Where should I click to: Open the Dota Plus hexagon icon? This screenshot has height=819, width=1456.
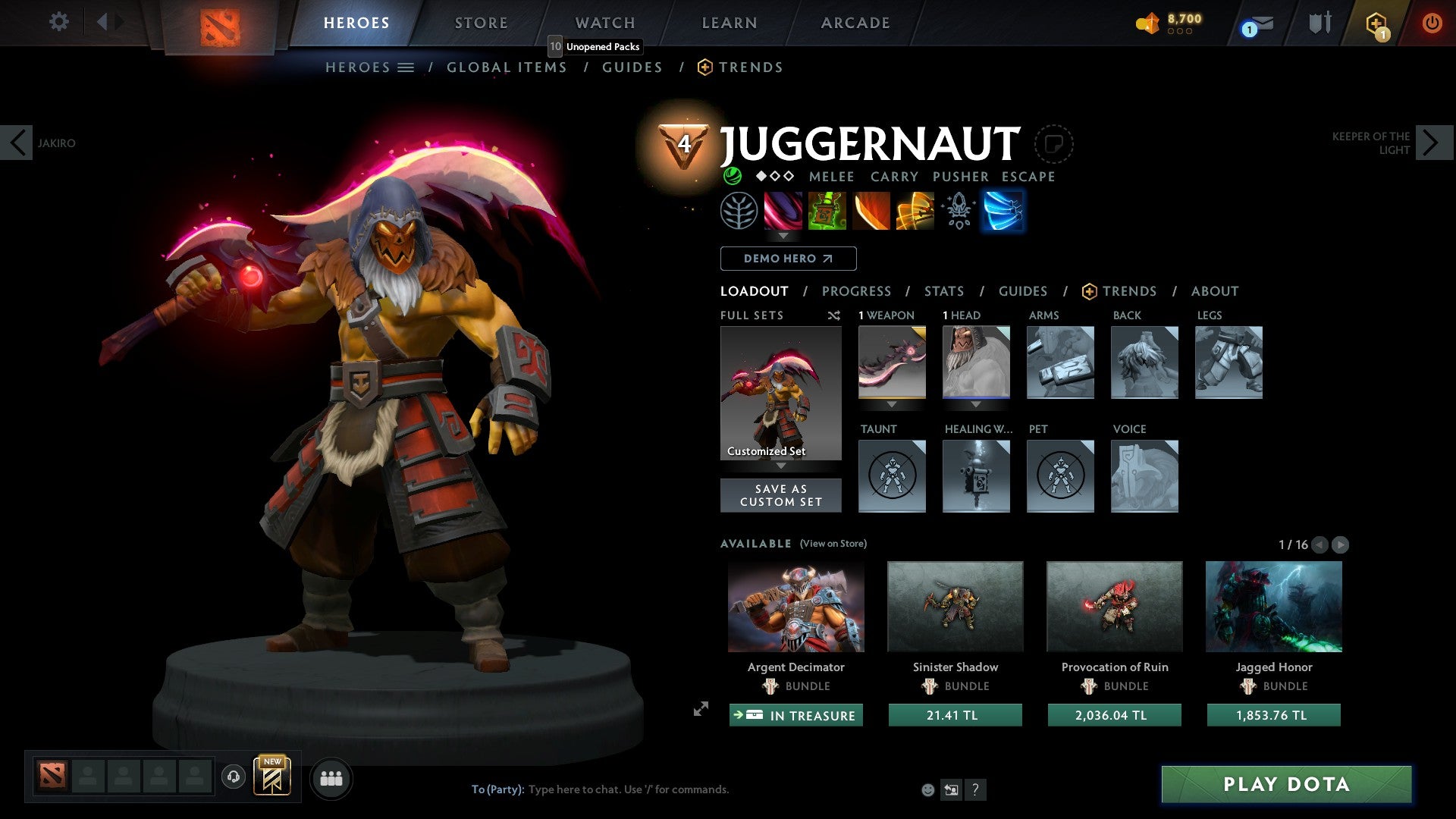pos(1376,22)
